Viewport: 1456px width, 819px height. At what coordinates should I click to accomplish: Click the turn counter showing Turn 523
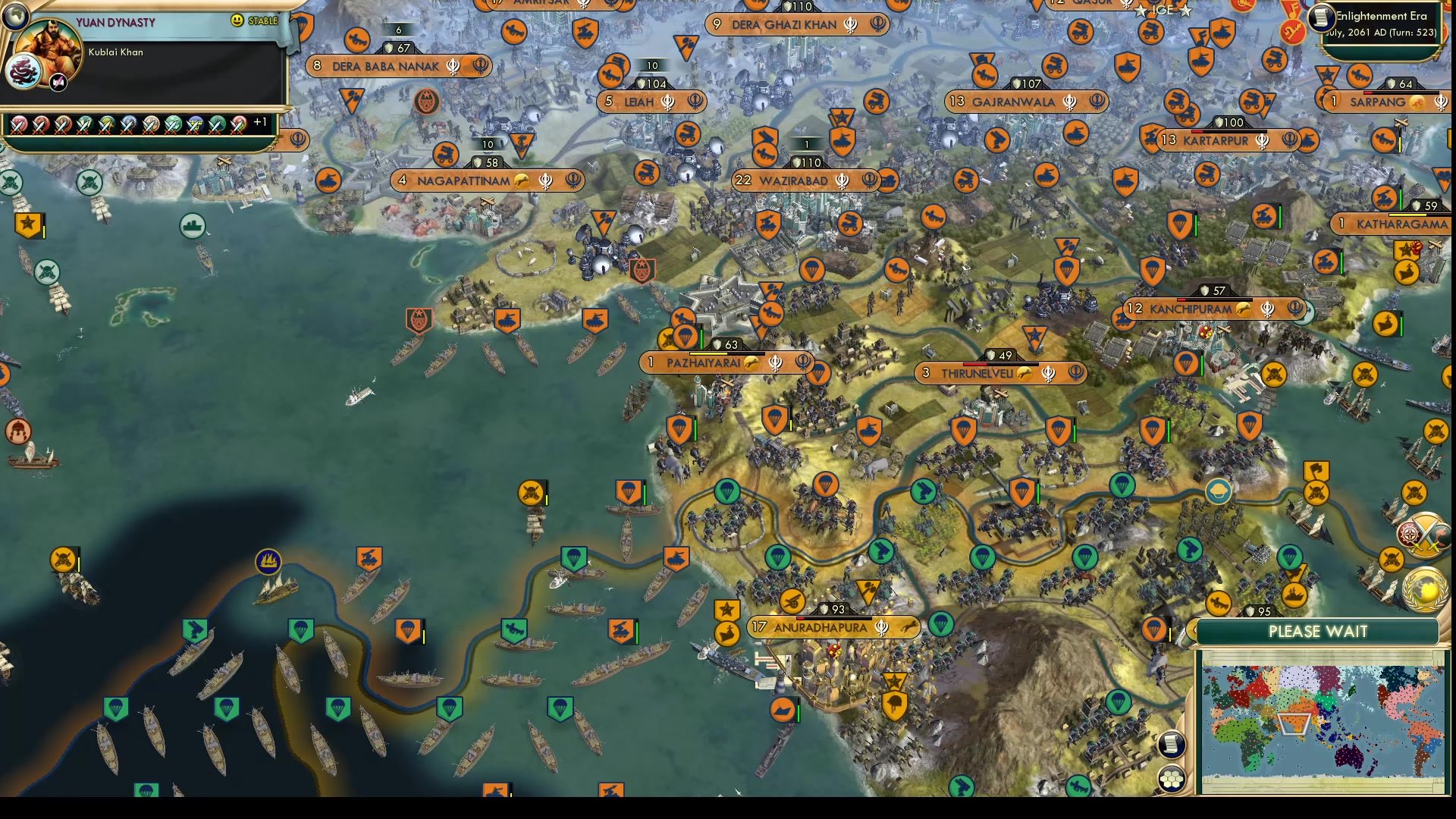click(x=1415, y=33)
